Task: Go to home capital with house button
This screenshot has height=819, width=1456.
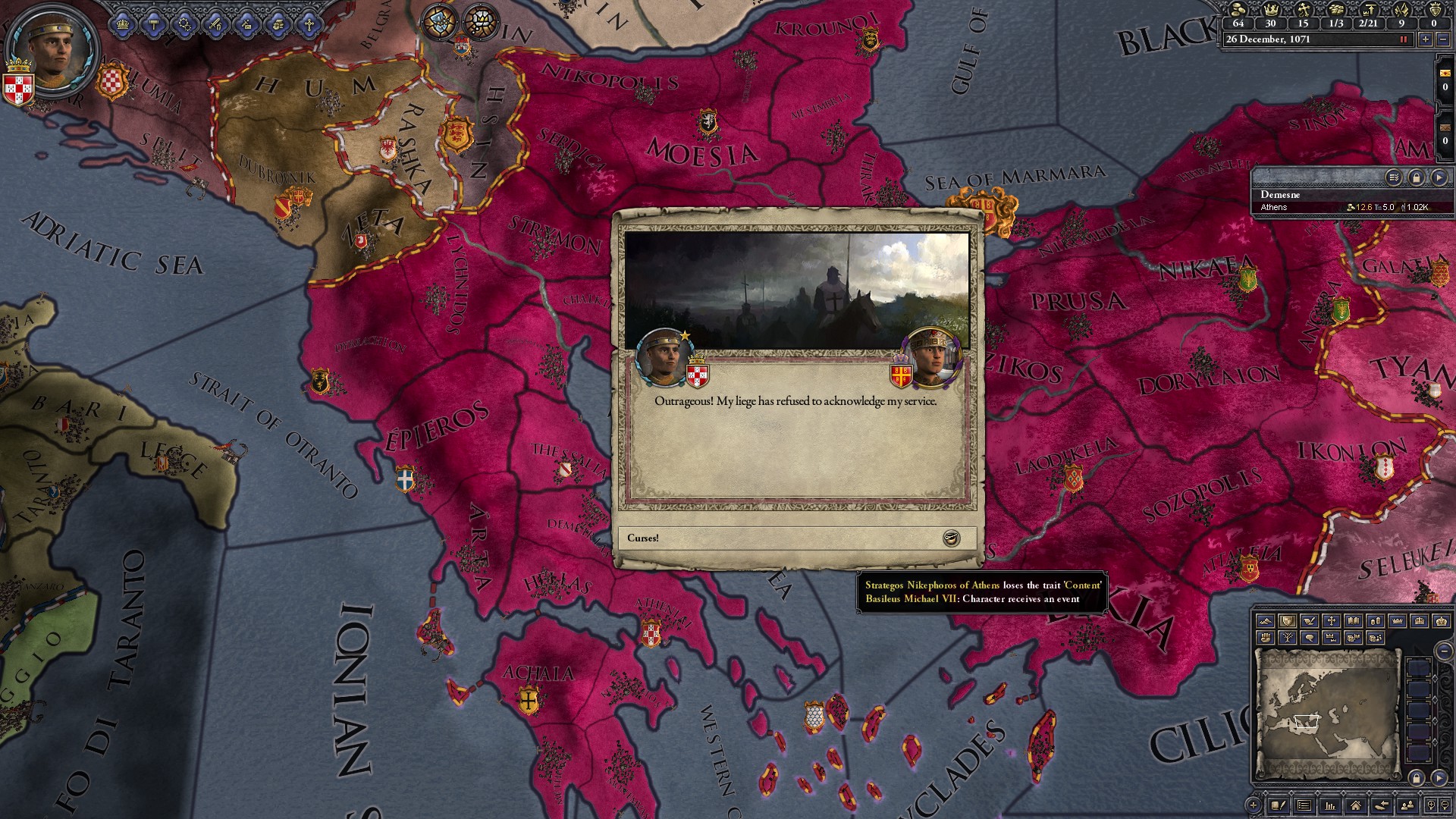Action: coord(1355,805)
